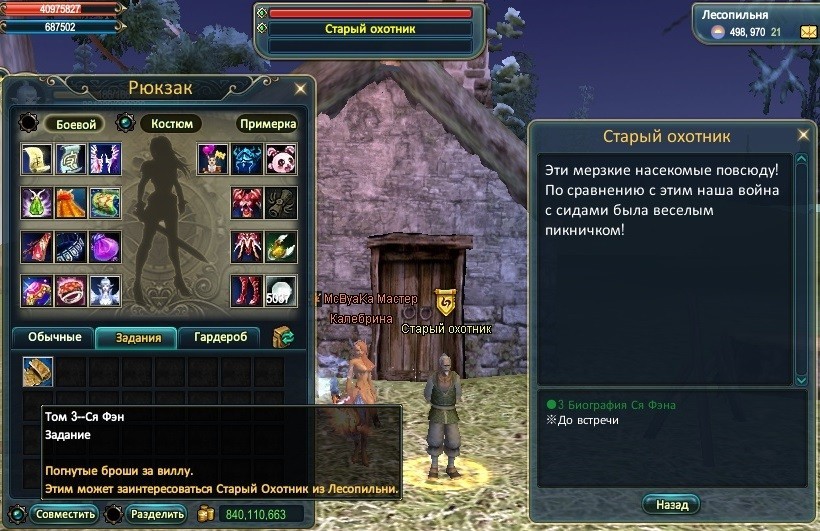Screen dimensions: 820x531
Task: Click the green arrows sort icon
Action: 283,337
